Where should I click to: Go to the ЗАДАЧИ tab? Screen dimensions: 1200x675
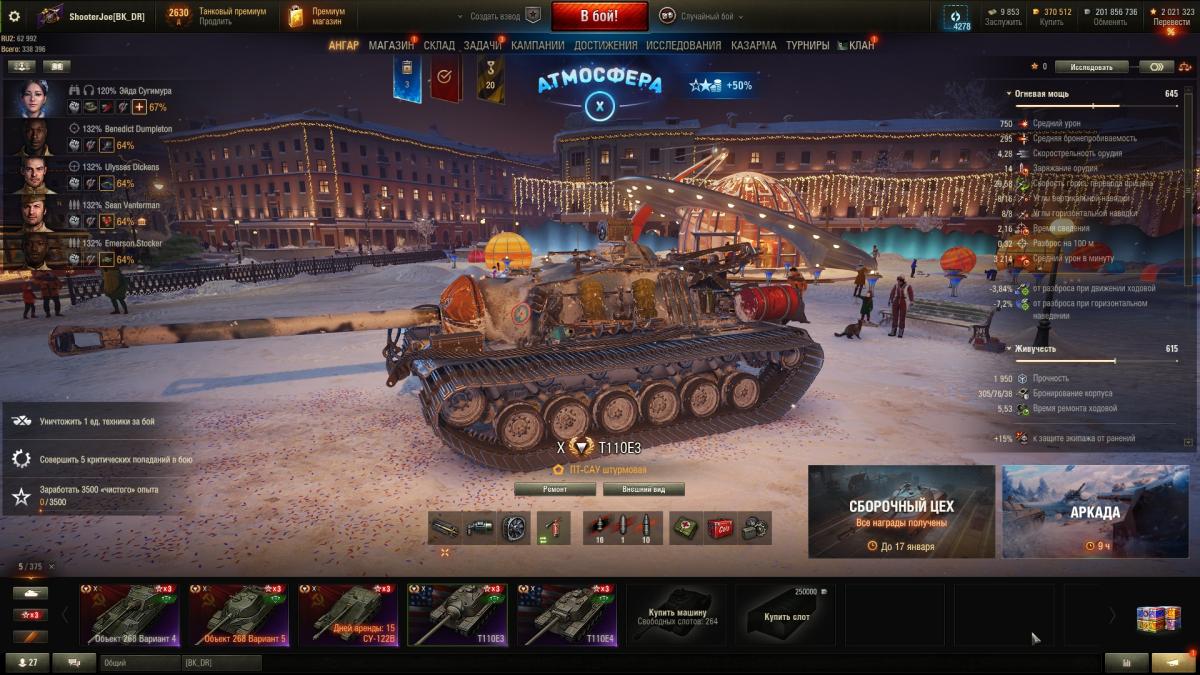[482, 45]
